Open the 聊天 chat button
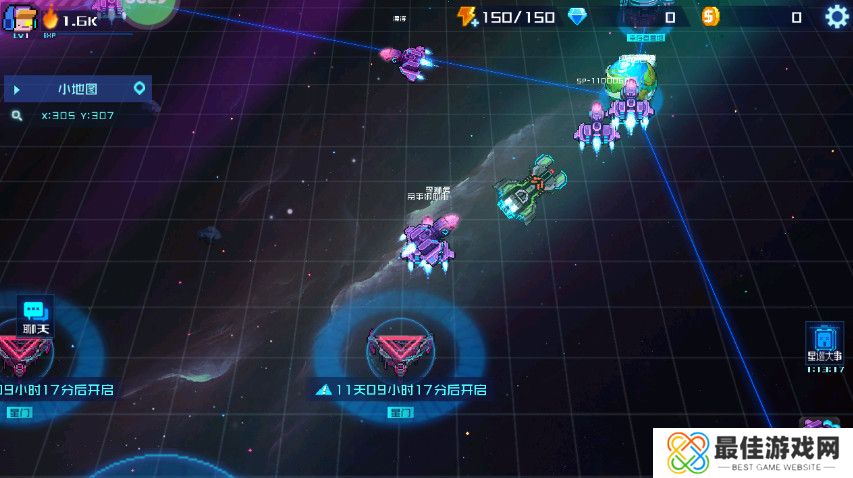This screenshot has height=478, width=853. 36,314
